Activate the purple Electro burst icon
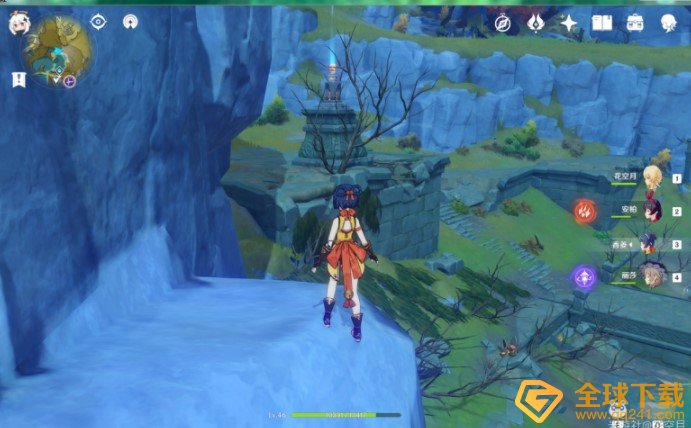The height and width of the screenshot is (428, 691). click(581, 276)
